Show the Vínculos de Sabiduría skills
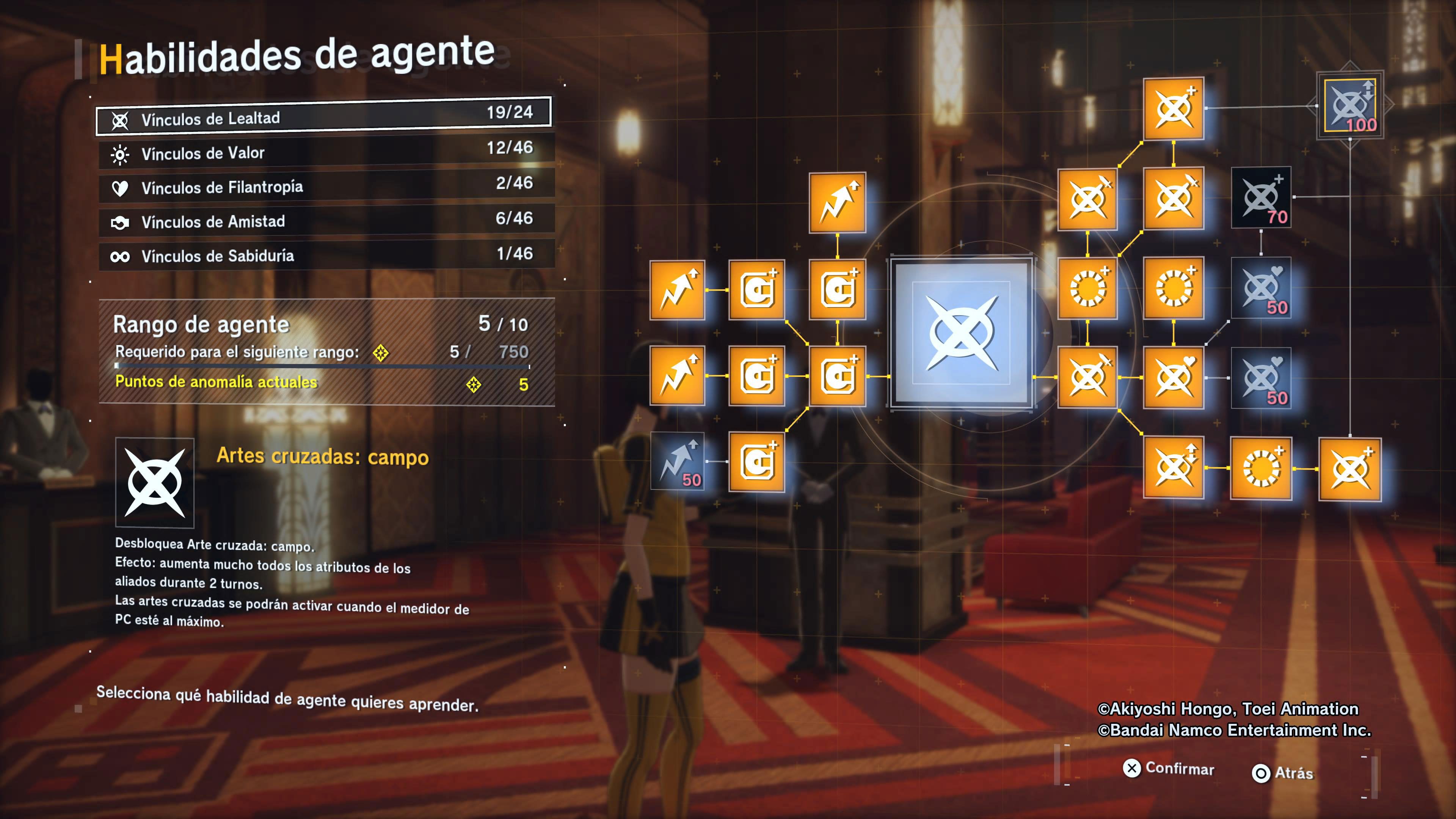This screenshot has width=1456, height=819. (326, 255)
